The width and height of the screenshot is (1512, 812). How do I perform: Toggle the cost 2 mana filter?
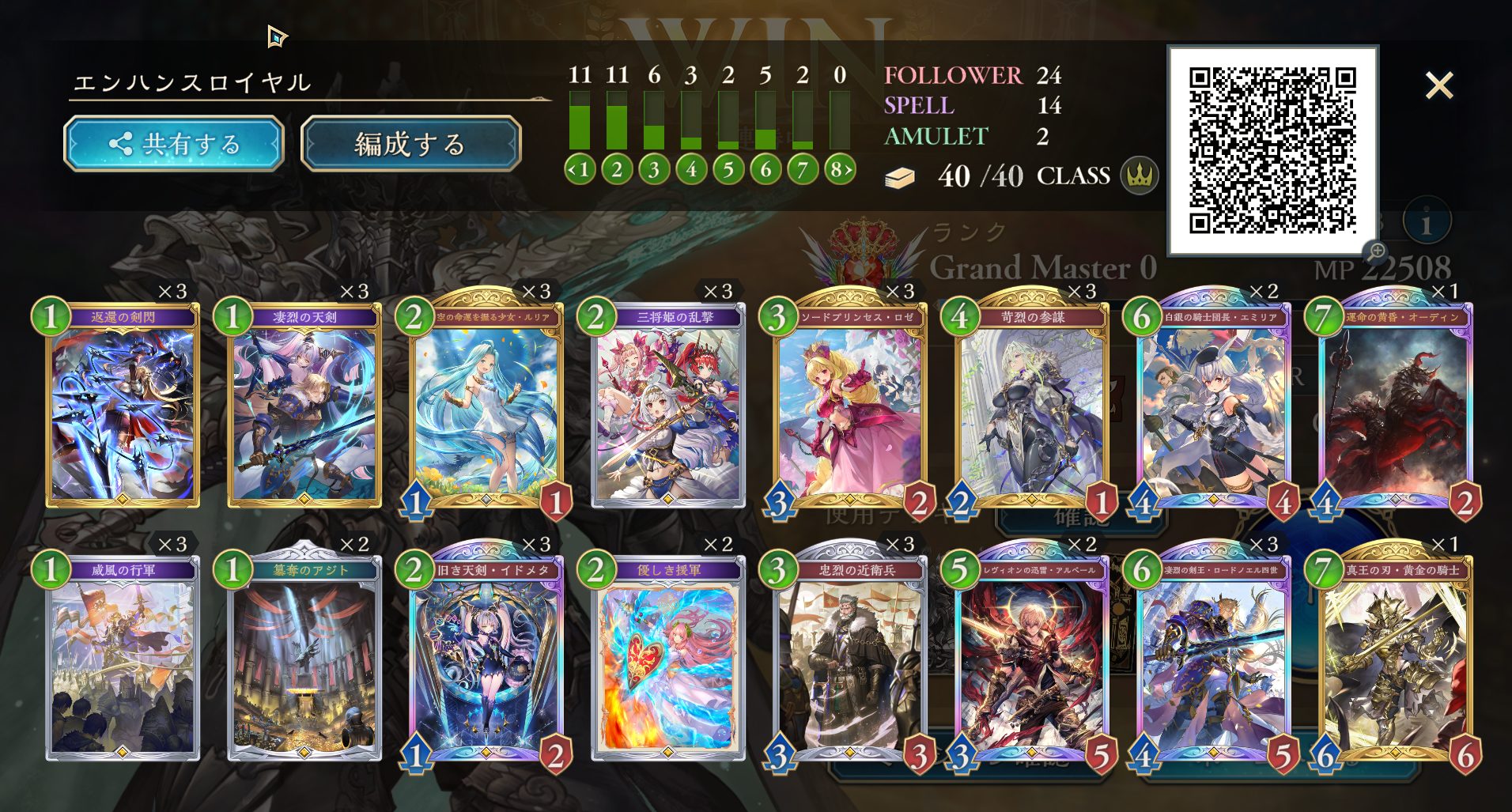coord(617,168)
